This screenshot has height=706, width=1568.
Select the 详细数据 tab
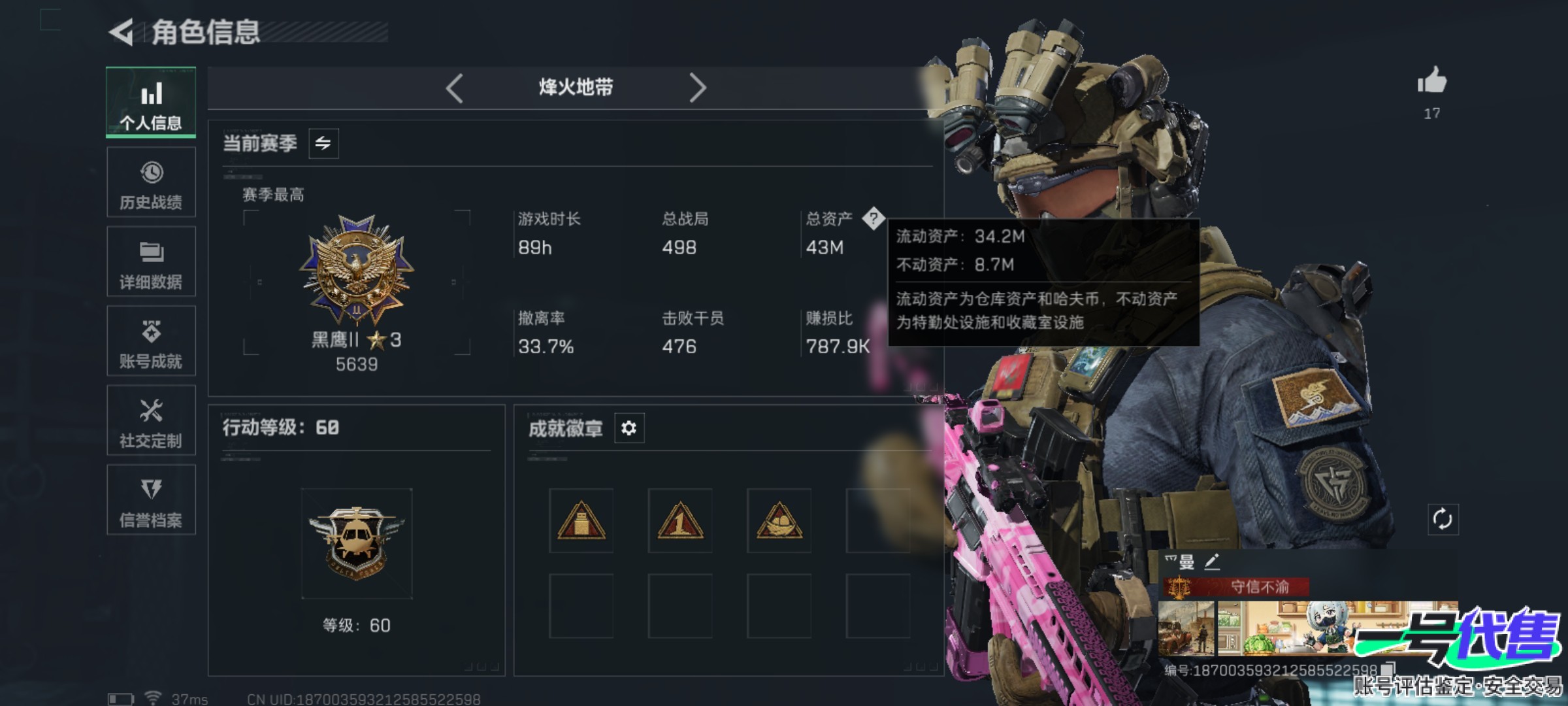click(151, 262)
